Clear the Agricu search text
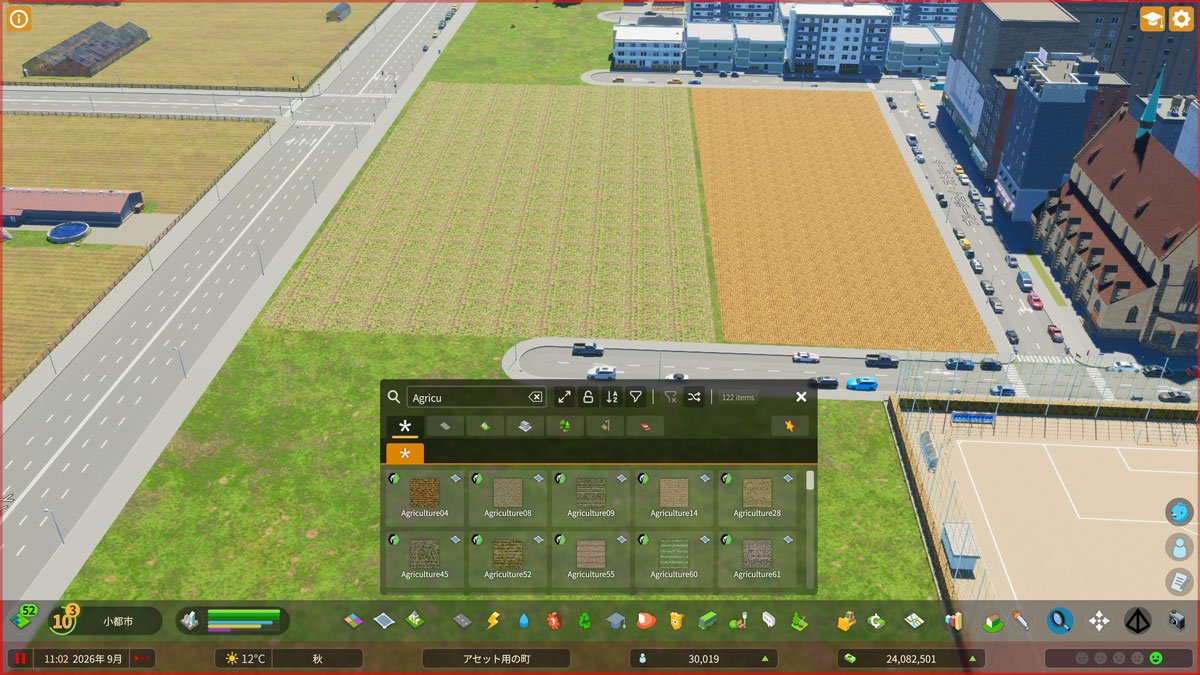 (535, 397)
